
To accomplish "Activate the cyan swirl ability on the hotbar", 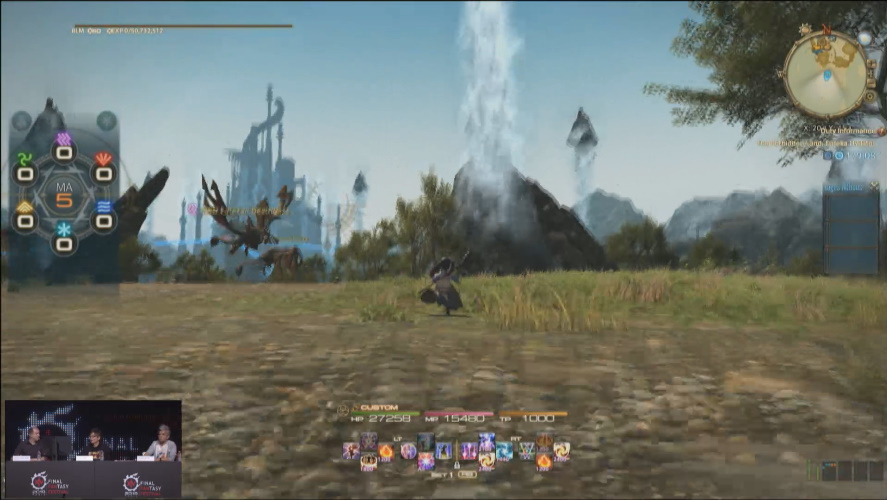I will point(504,451).
